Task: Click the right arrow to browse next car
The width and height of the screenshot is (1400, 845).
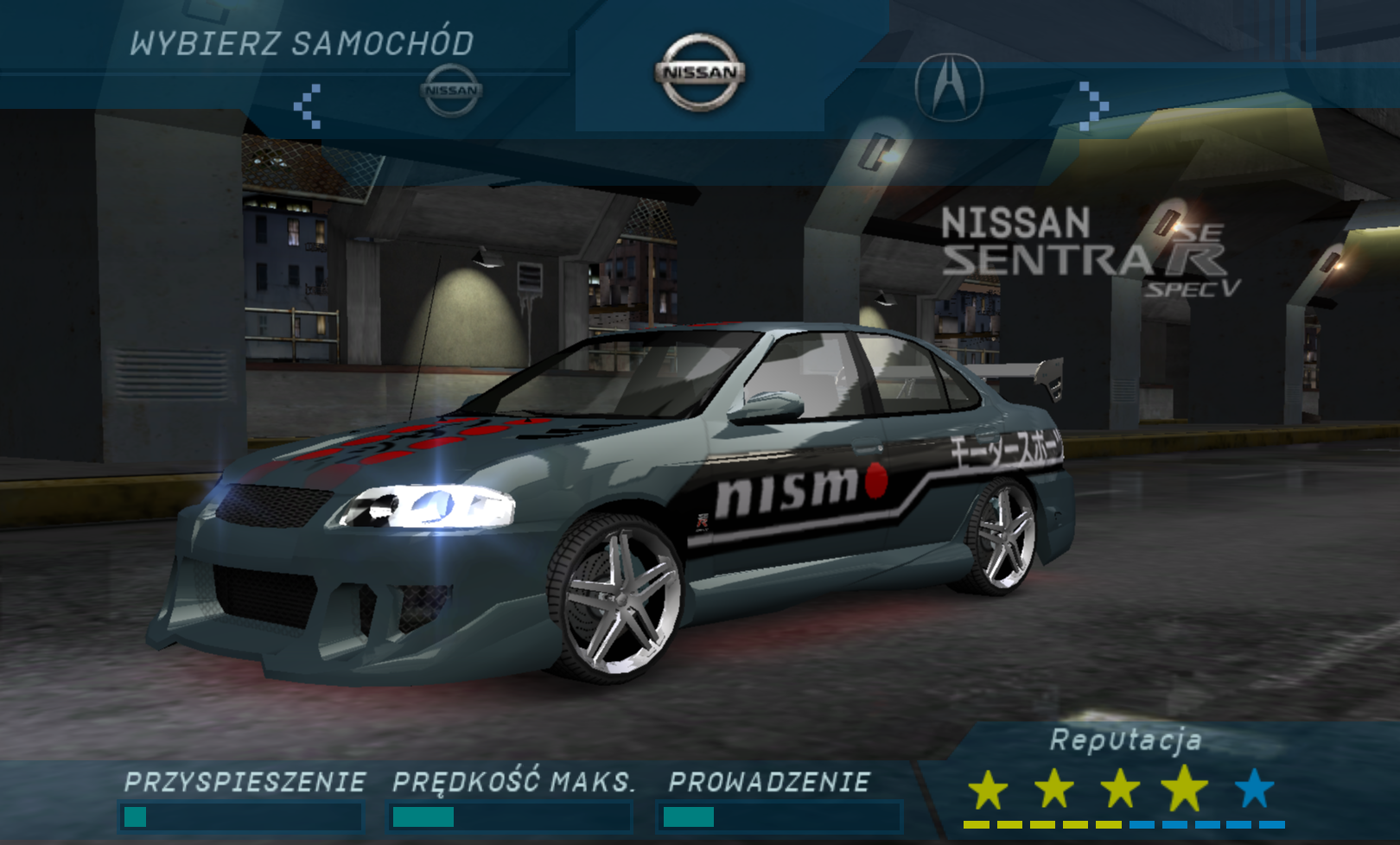Action: [1093, 105]
